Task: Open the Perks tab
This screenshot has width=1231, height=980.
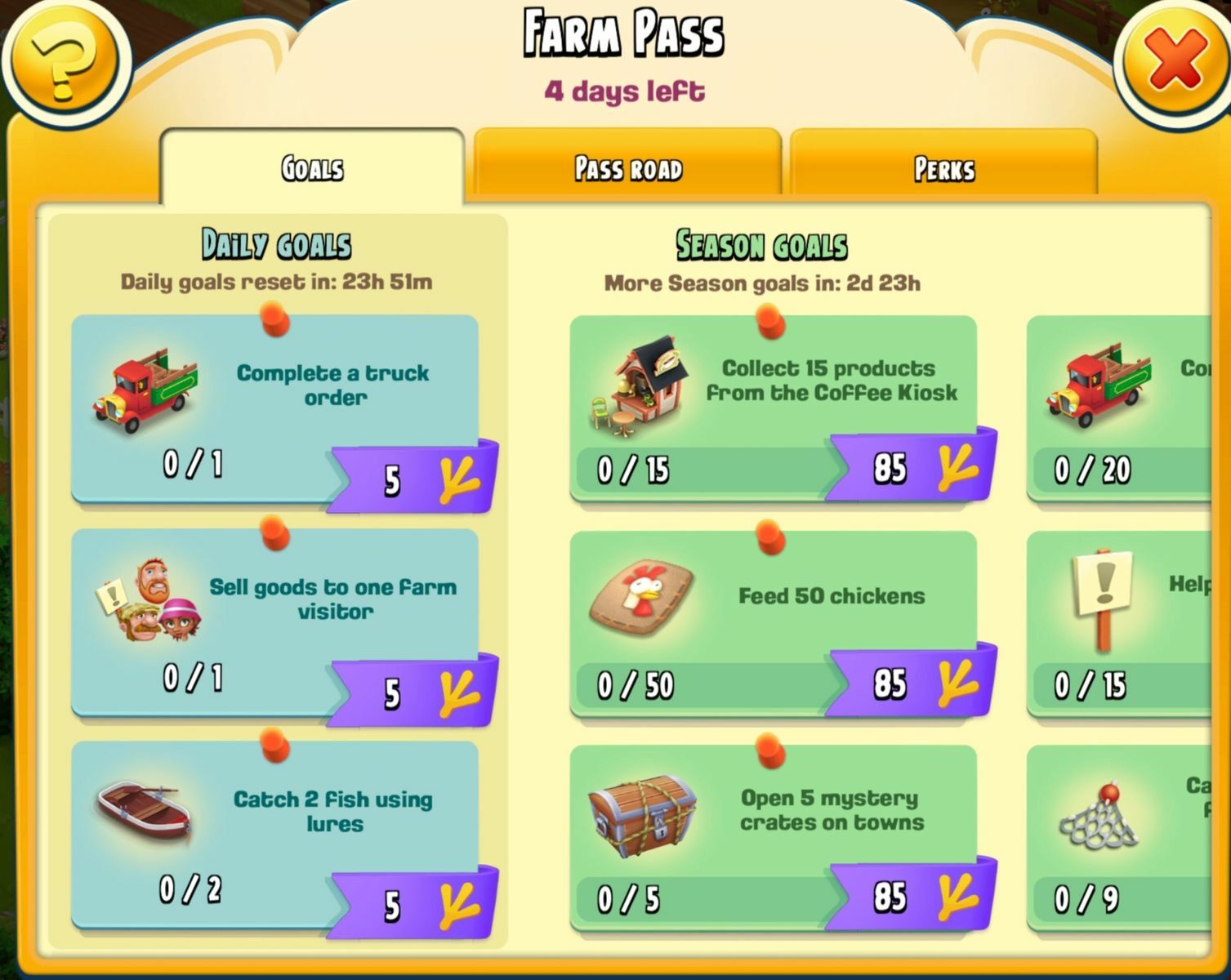Action: coord(943,168)
